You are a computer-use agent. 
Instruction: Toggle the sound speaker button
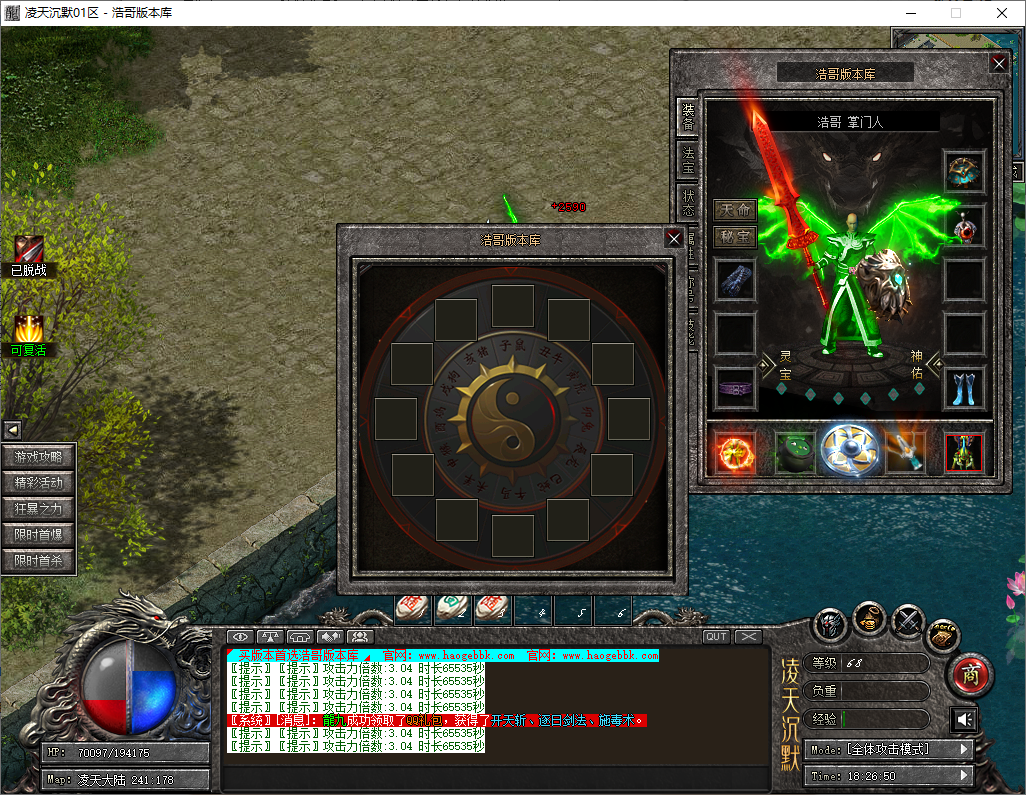tap(964, 720)
